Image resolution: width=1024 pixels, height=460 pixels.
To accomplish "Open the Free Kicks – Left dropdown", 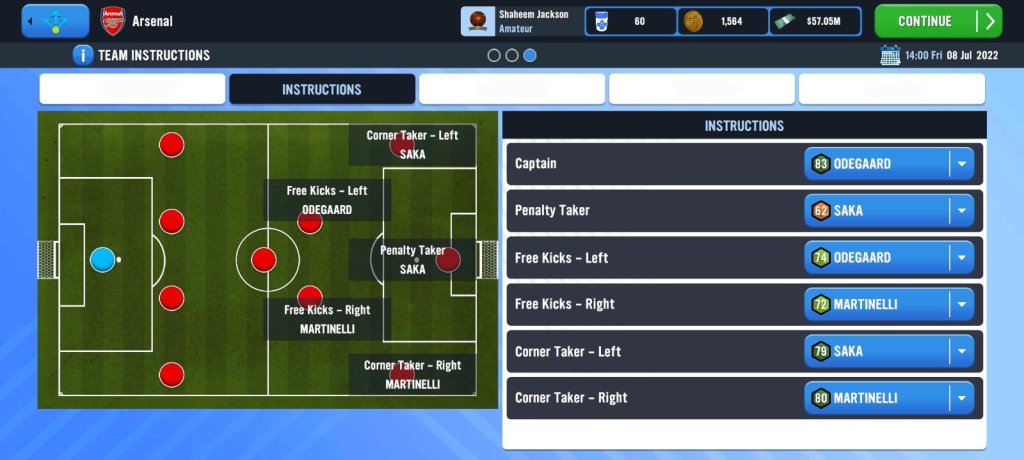I will pos(888,258).
